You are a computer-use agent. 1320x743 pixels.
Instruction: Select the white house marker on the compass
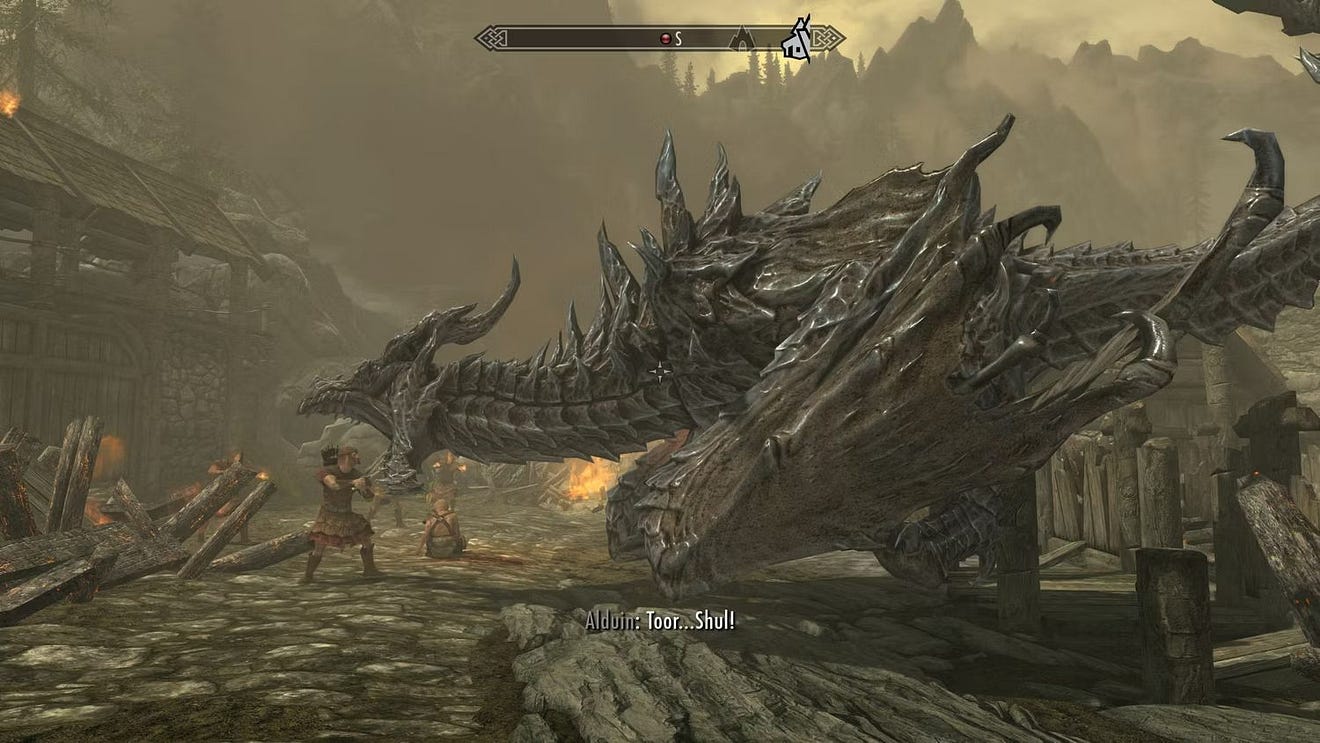pos(797,40)
